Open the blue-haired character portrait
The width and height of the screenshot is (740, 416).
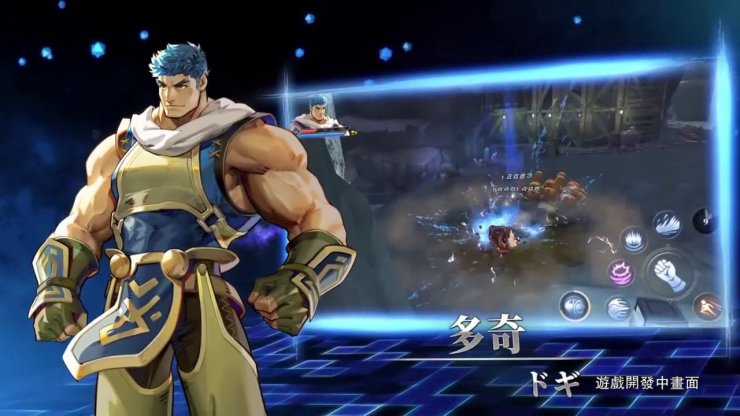coord(316,115)
